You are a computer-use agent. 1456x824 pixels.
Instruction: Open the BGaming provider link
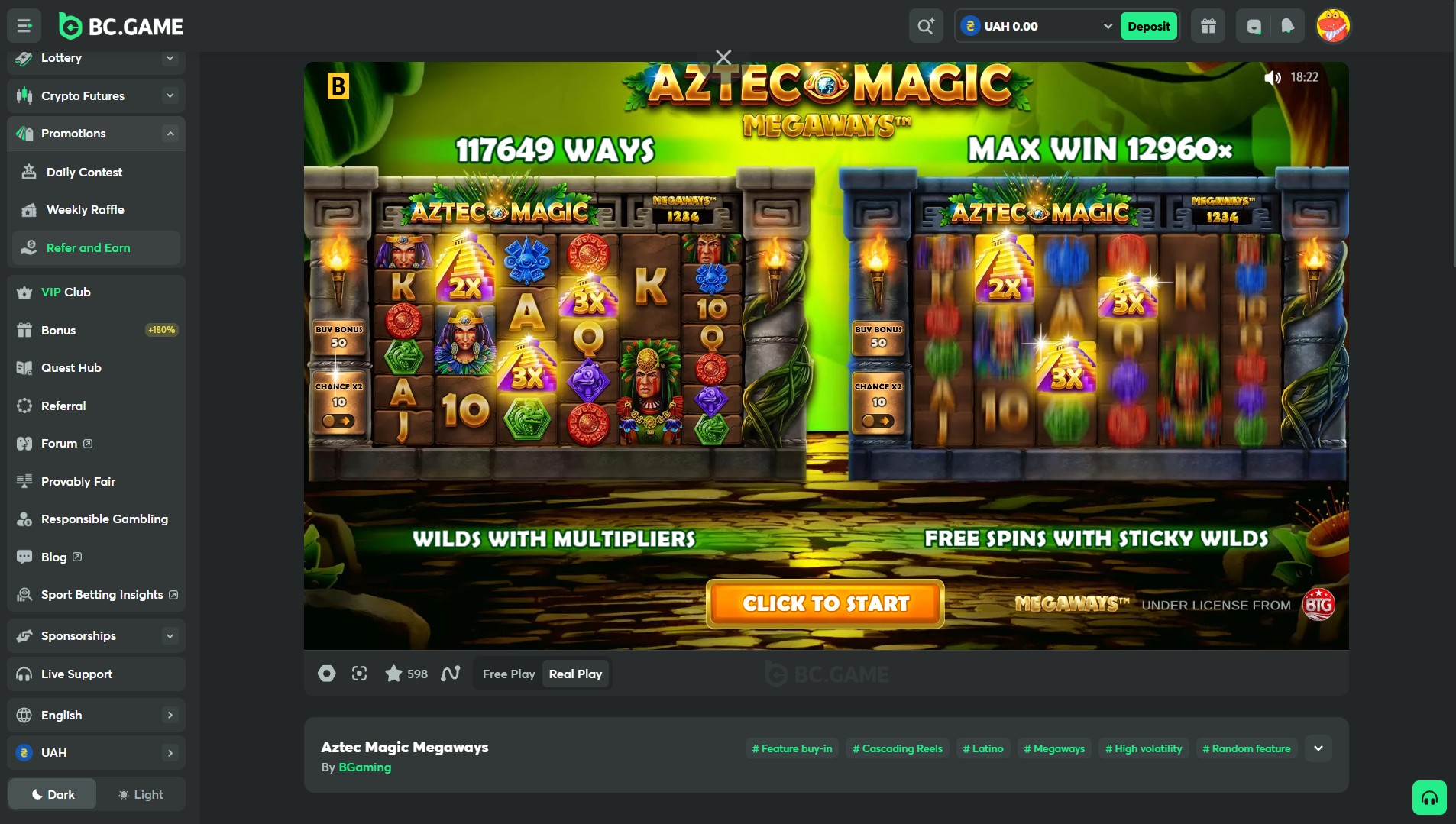(x=364, y=767)
